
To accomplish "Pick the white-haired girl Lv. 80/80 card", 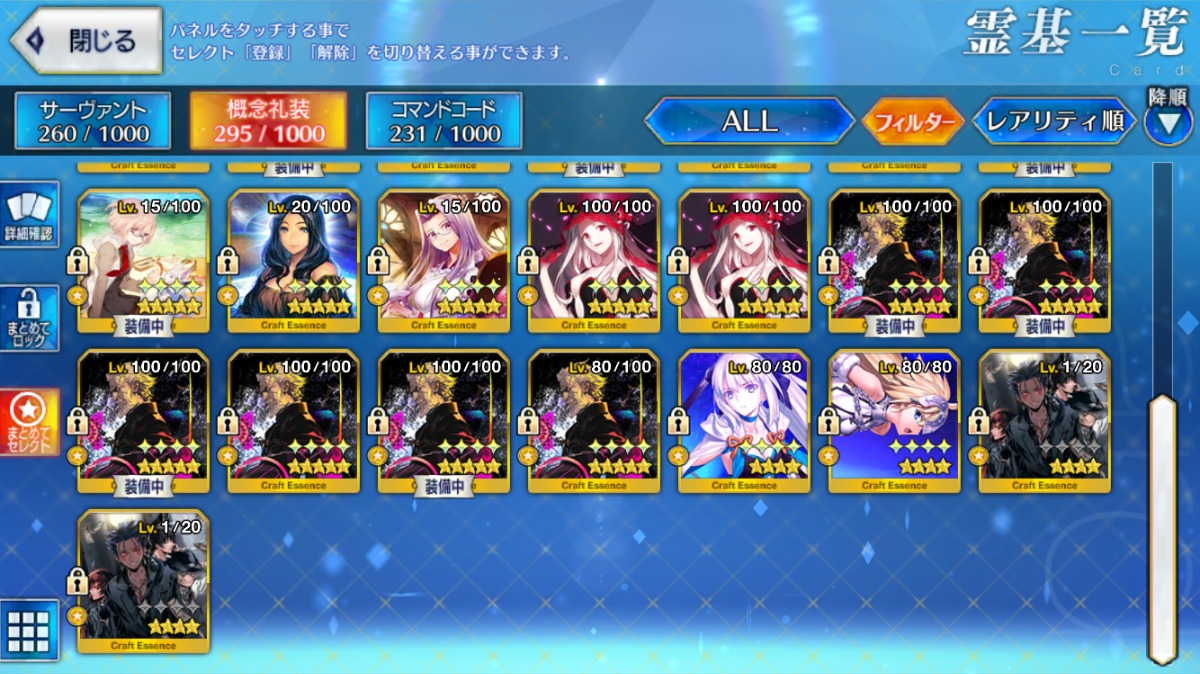I will click(x=744, y=420).
